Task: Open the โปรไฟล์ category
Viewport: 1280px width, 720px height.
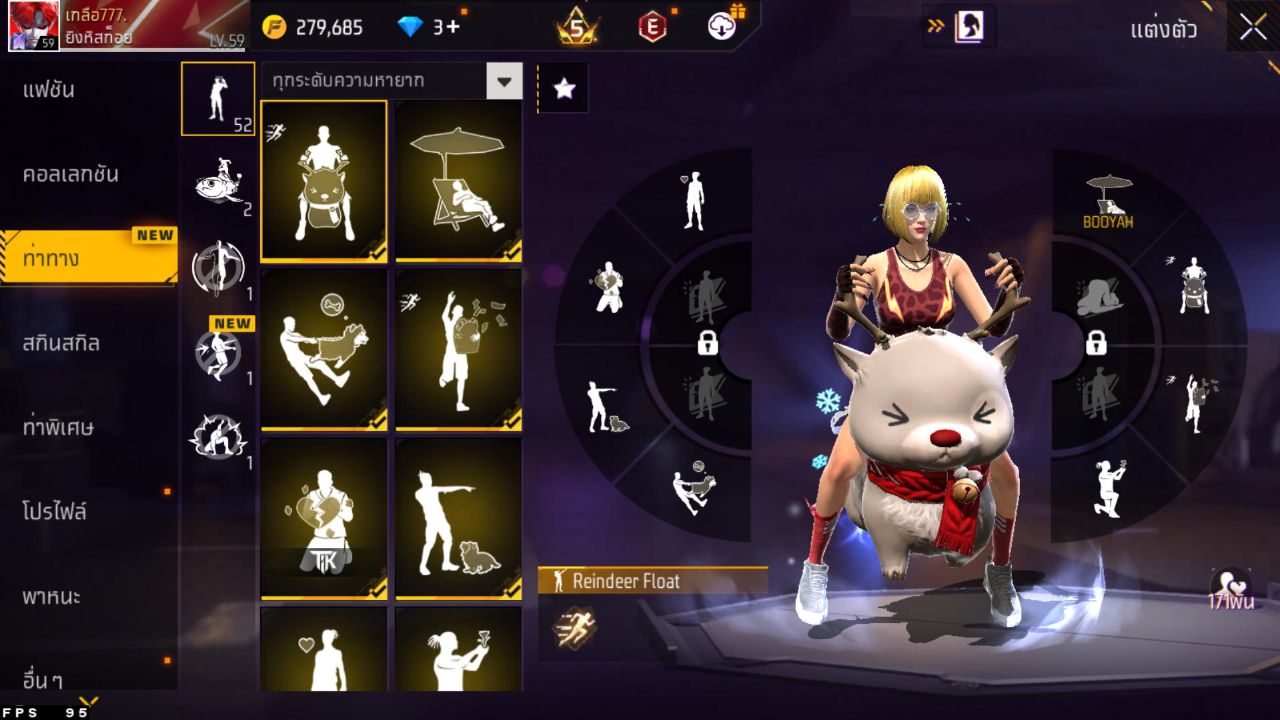Action: click(55, 512)
